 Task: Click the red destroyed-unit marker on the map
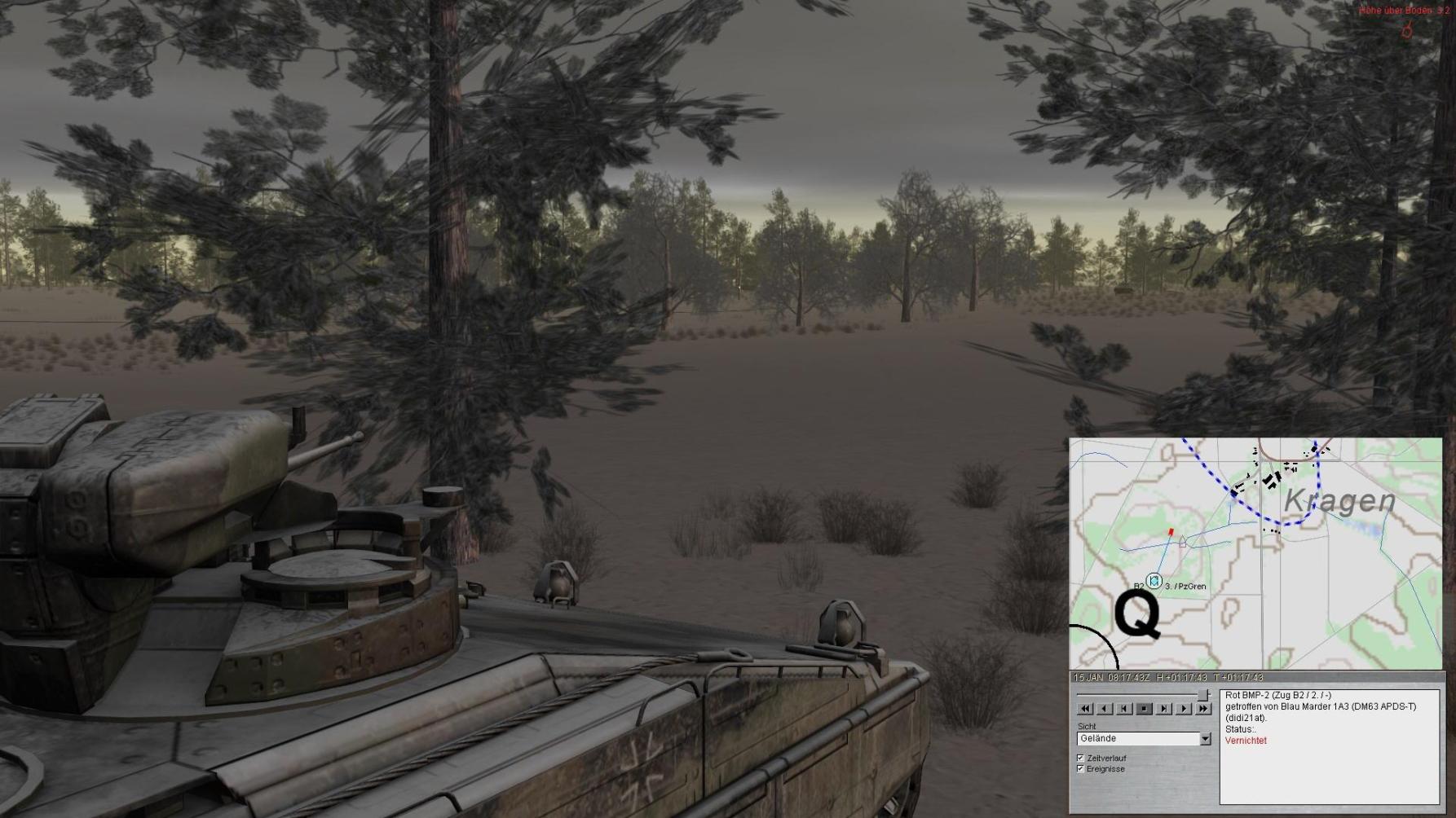pos(1171,532)
